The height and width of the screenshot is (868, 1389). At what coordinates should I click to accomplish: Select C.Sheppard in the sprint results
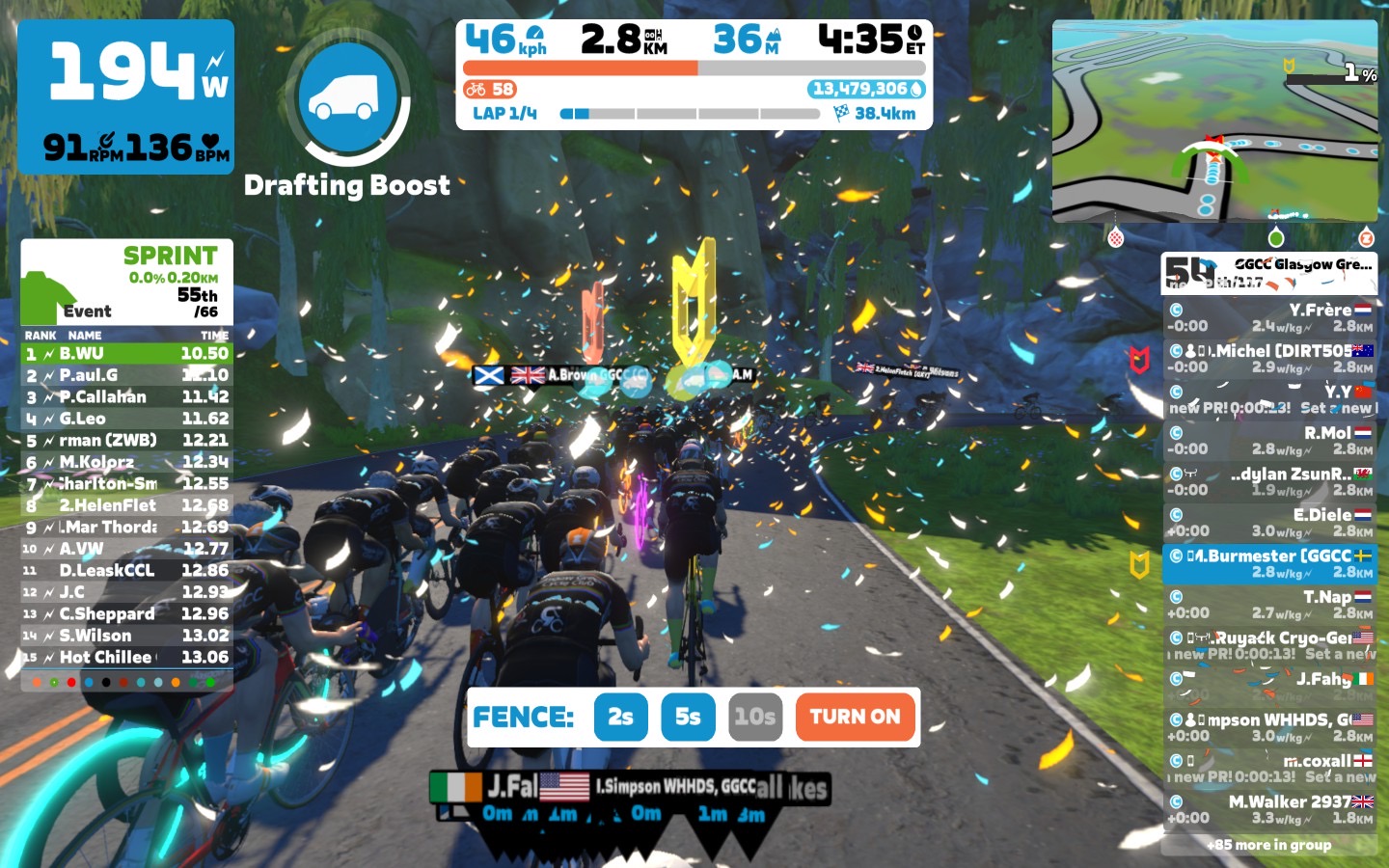[x=127, y=613]
